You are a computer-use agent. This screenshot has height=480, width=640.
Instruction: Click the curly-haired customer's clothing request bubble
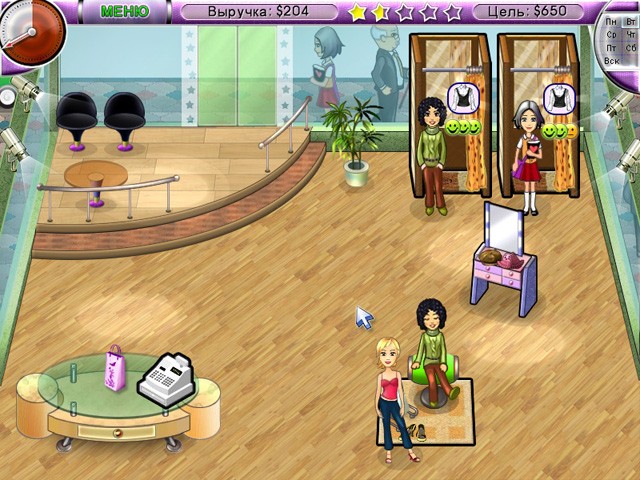click(462, 98)
